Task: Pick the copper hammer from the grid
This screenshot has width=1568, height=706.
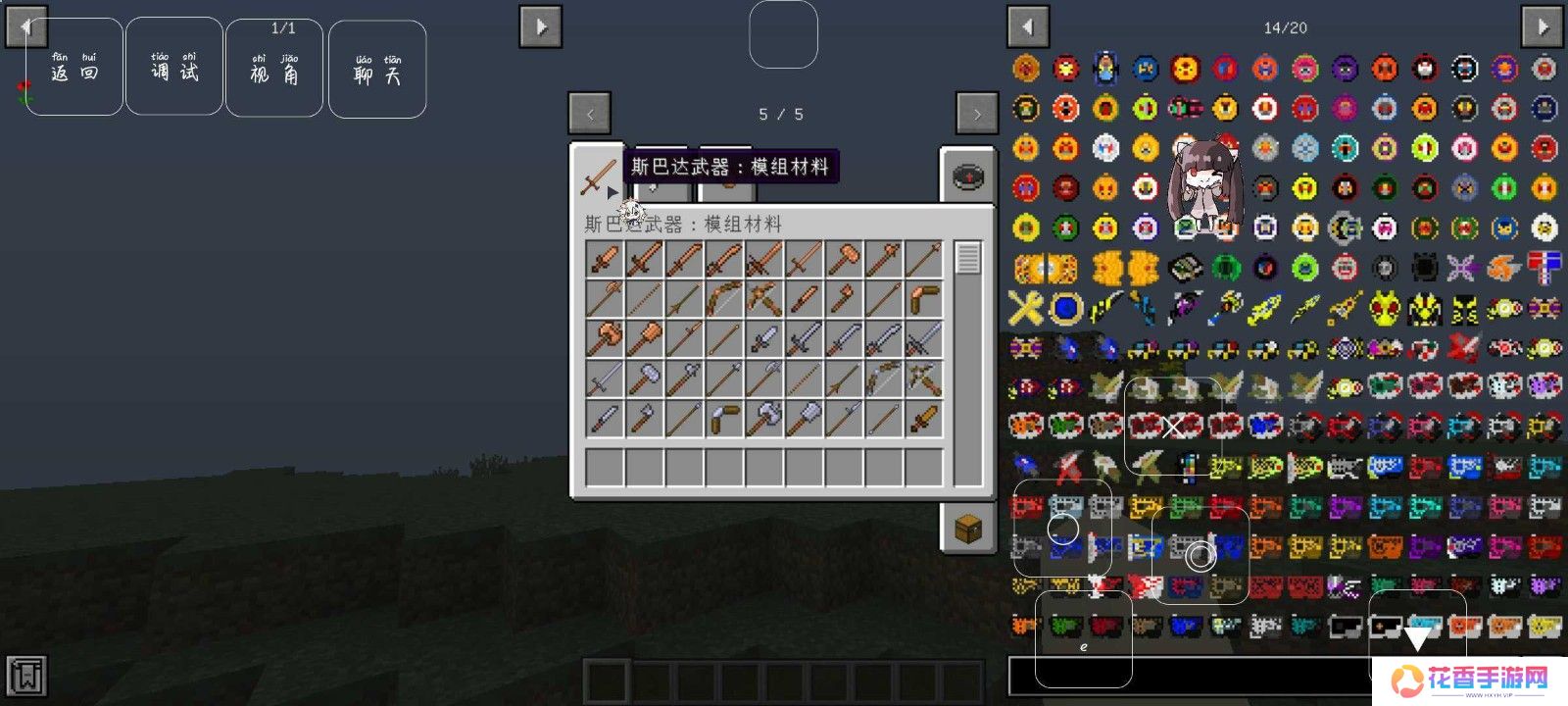Action: [x=844, y=260]
